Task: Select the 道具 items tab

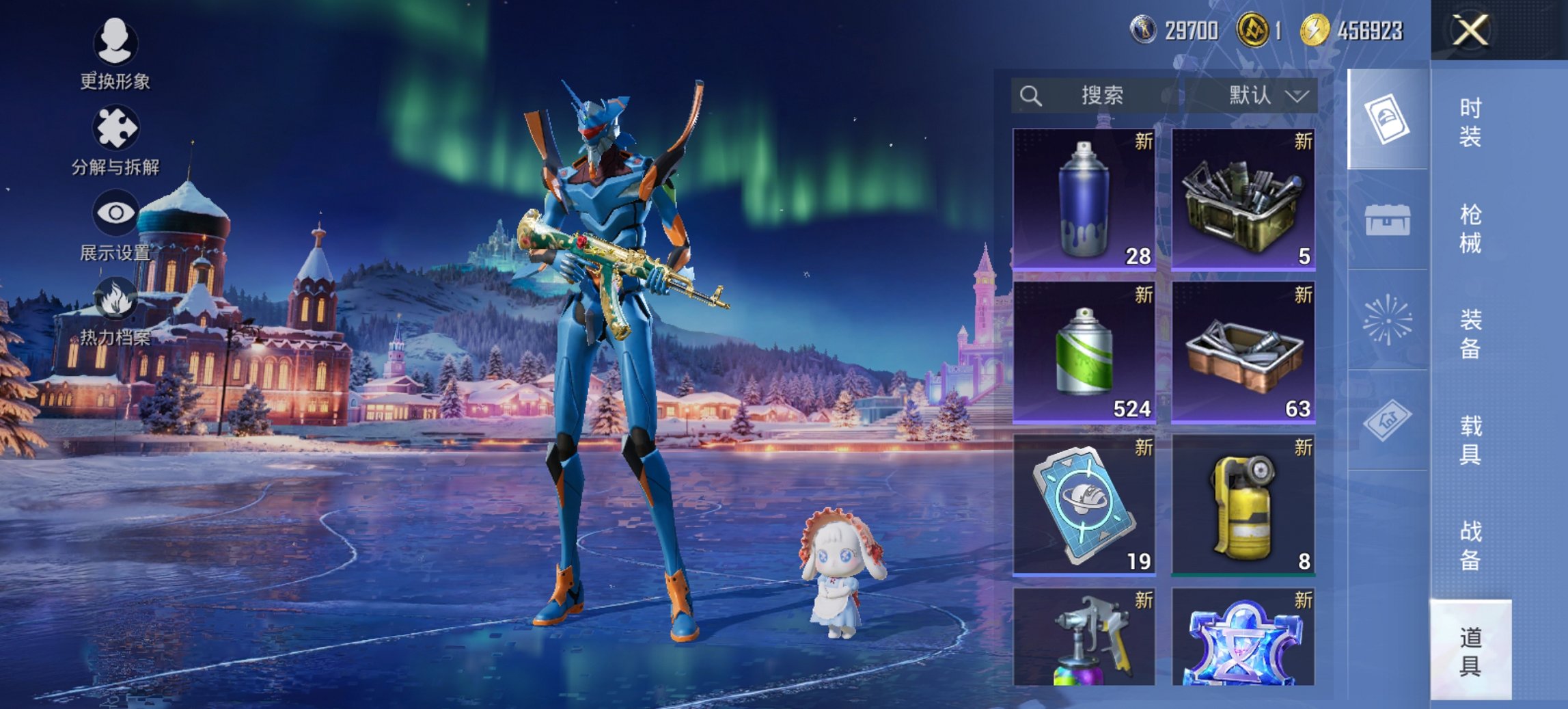Action: click(1470, 650)
